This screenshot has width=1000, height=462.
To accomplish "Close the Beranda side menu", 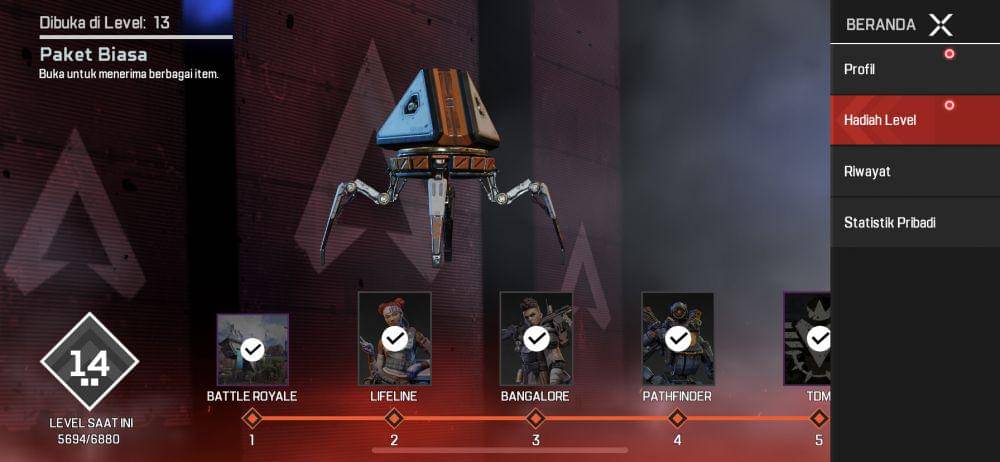I will [x=940, y=25].
